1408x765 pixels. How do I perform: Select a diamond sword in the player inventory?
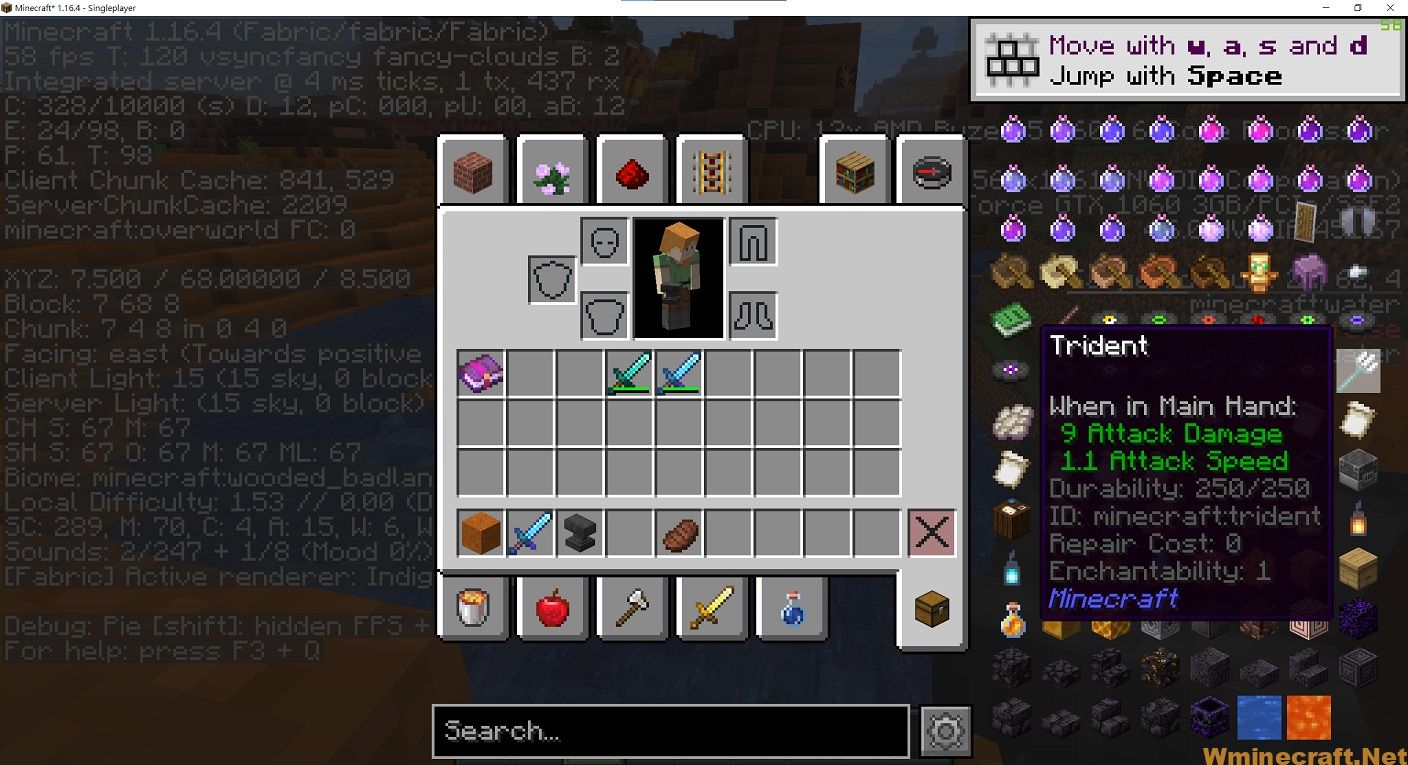click(630, 373)
